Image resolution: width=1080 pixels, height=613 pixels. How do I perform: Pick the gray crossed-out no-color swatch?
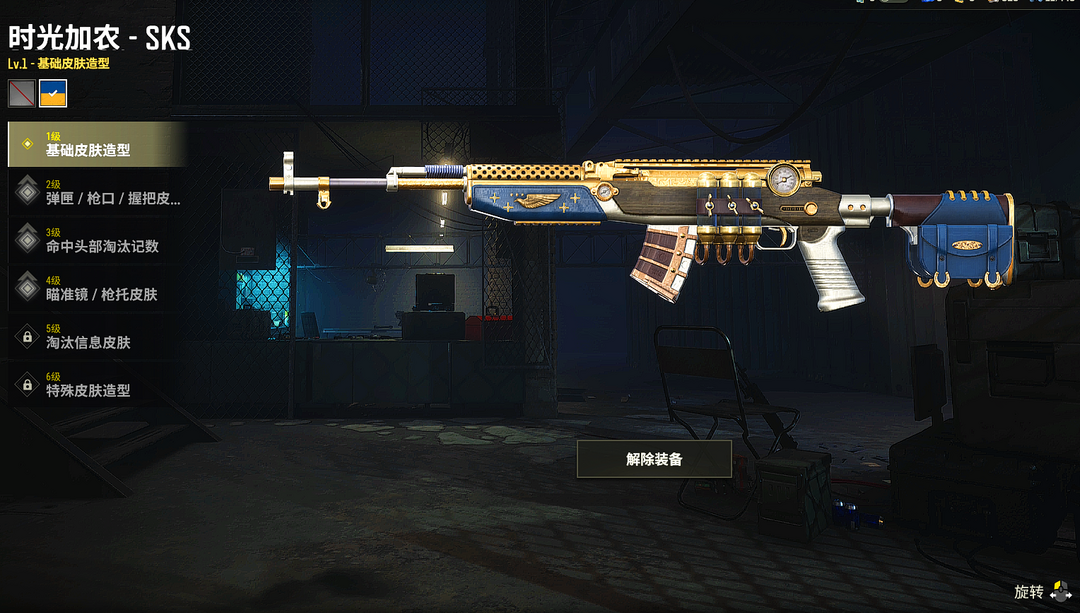pos(22,94)
